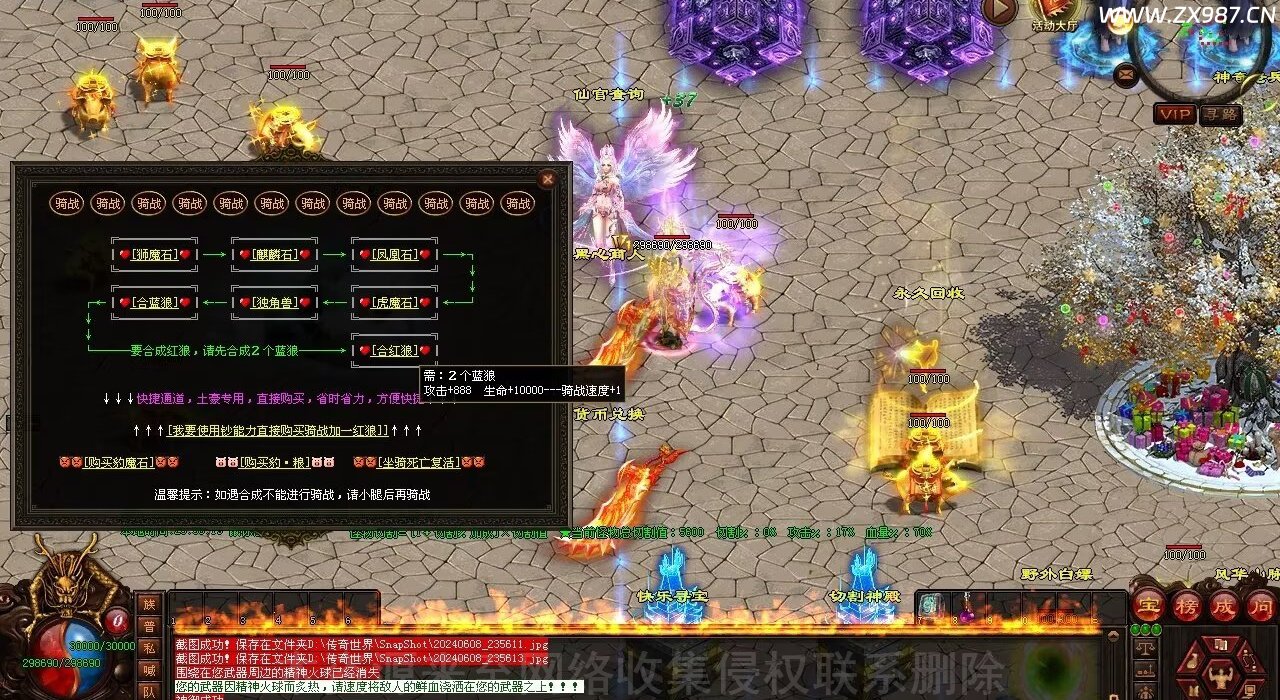The height and width of the screenshot is (700, 1280).
Task: Select the 凤凰石 crafting option
Action: tap(394, 255)
